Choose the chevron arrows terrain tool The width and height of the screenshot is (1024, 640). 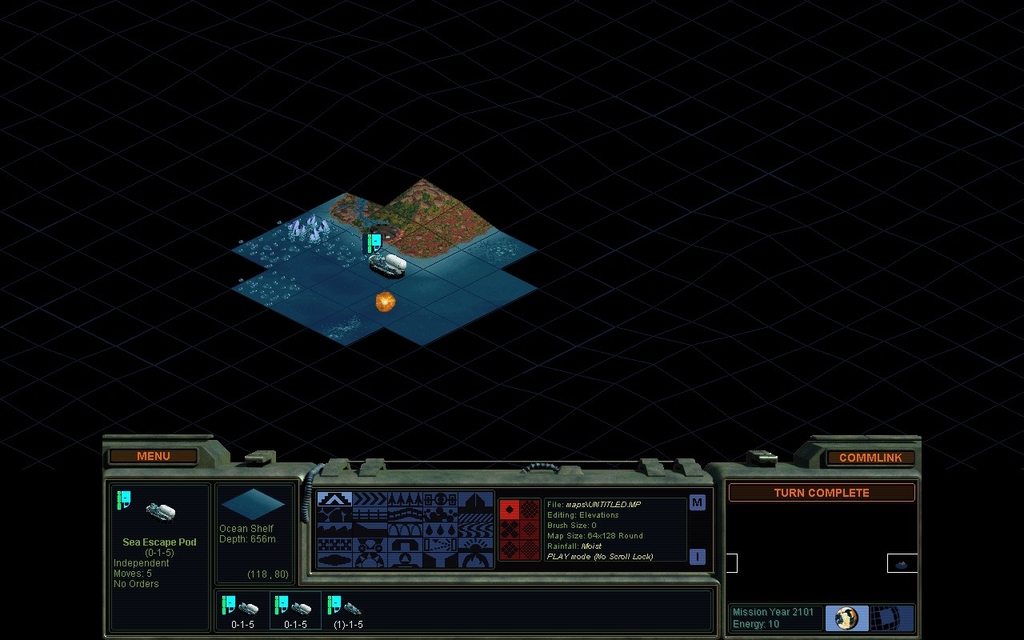369,498
